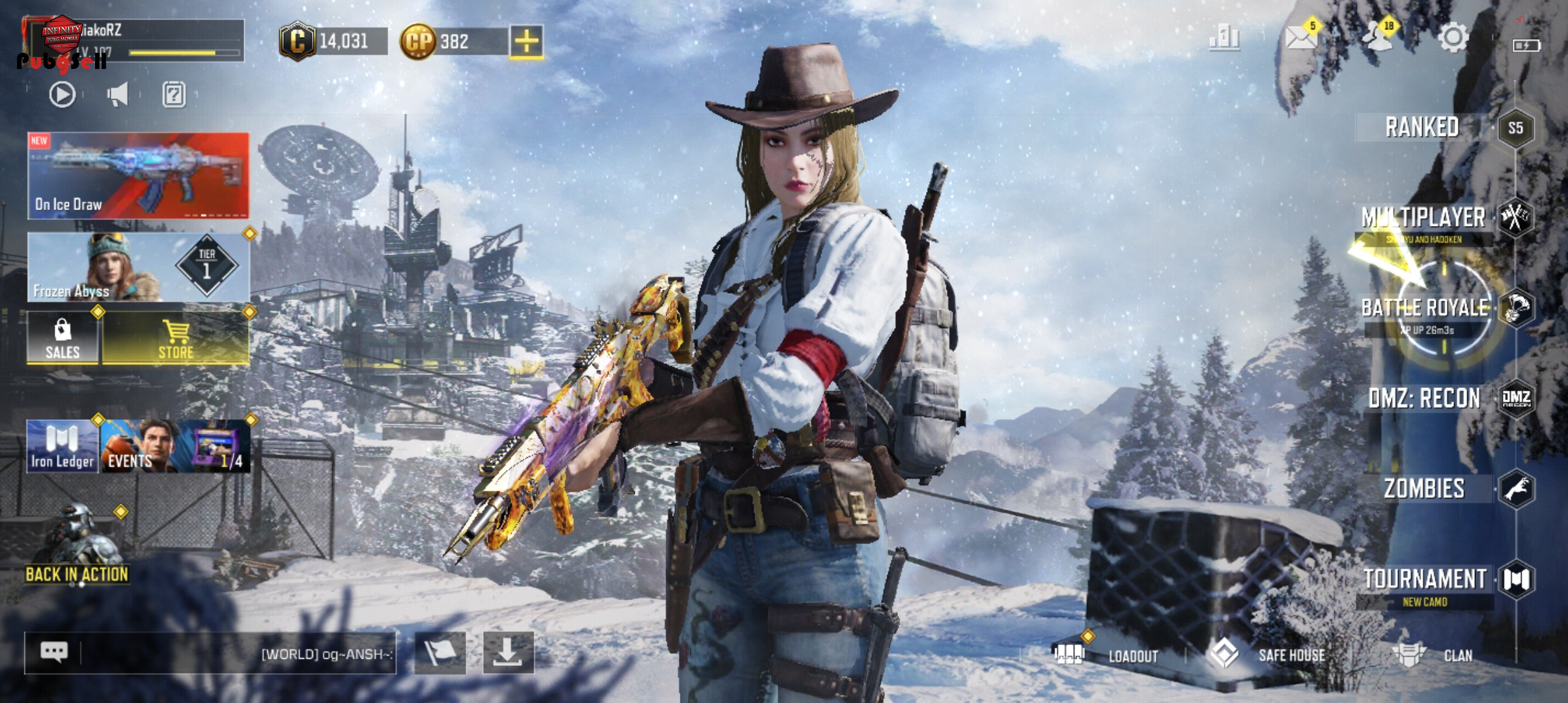View the Frozen Abyss battle pass

(x=138, y=267)
